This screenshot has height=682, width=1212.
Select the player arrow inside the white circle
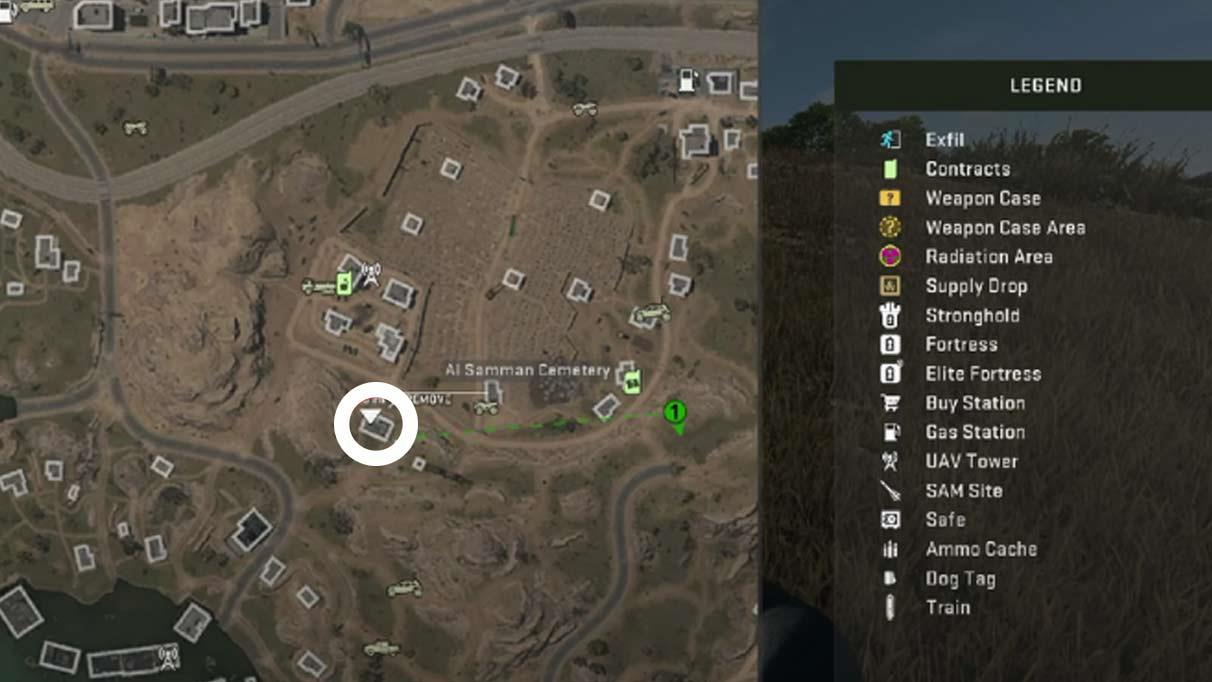371,415
